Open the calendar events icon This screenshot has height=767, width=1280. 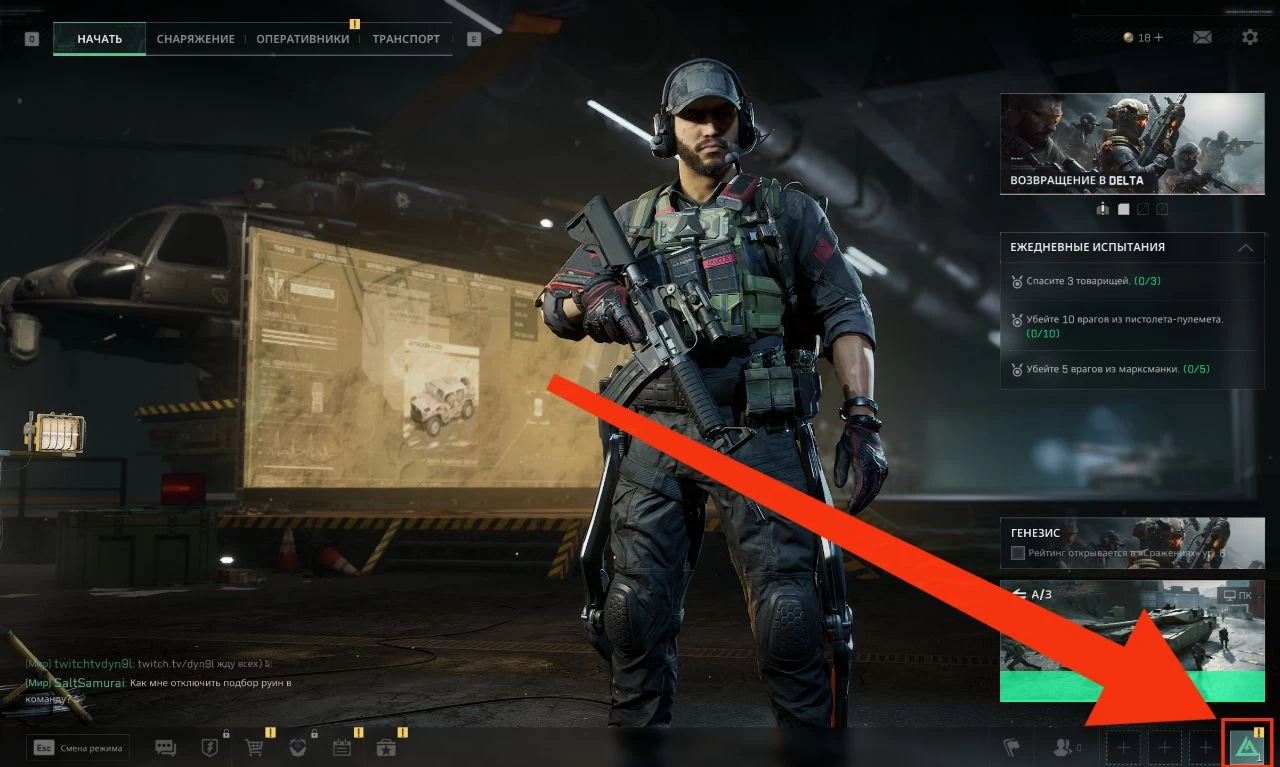pyautogui.click(x=342, y=748)
